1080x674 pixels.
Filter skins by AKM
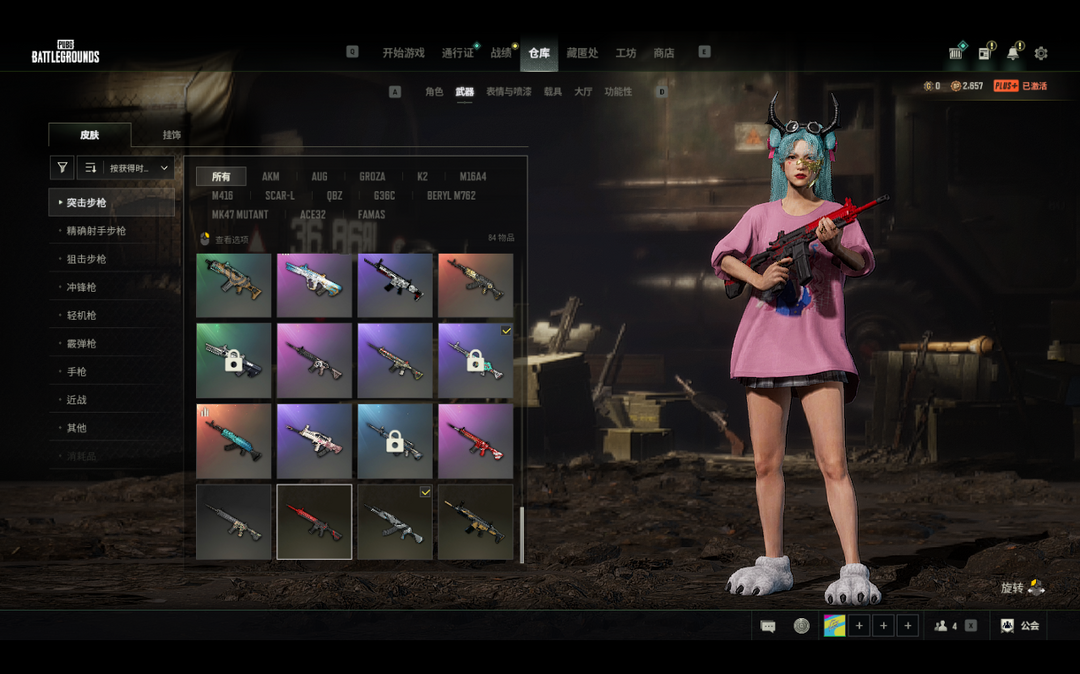(x=271, y=177)
